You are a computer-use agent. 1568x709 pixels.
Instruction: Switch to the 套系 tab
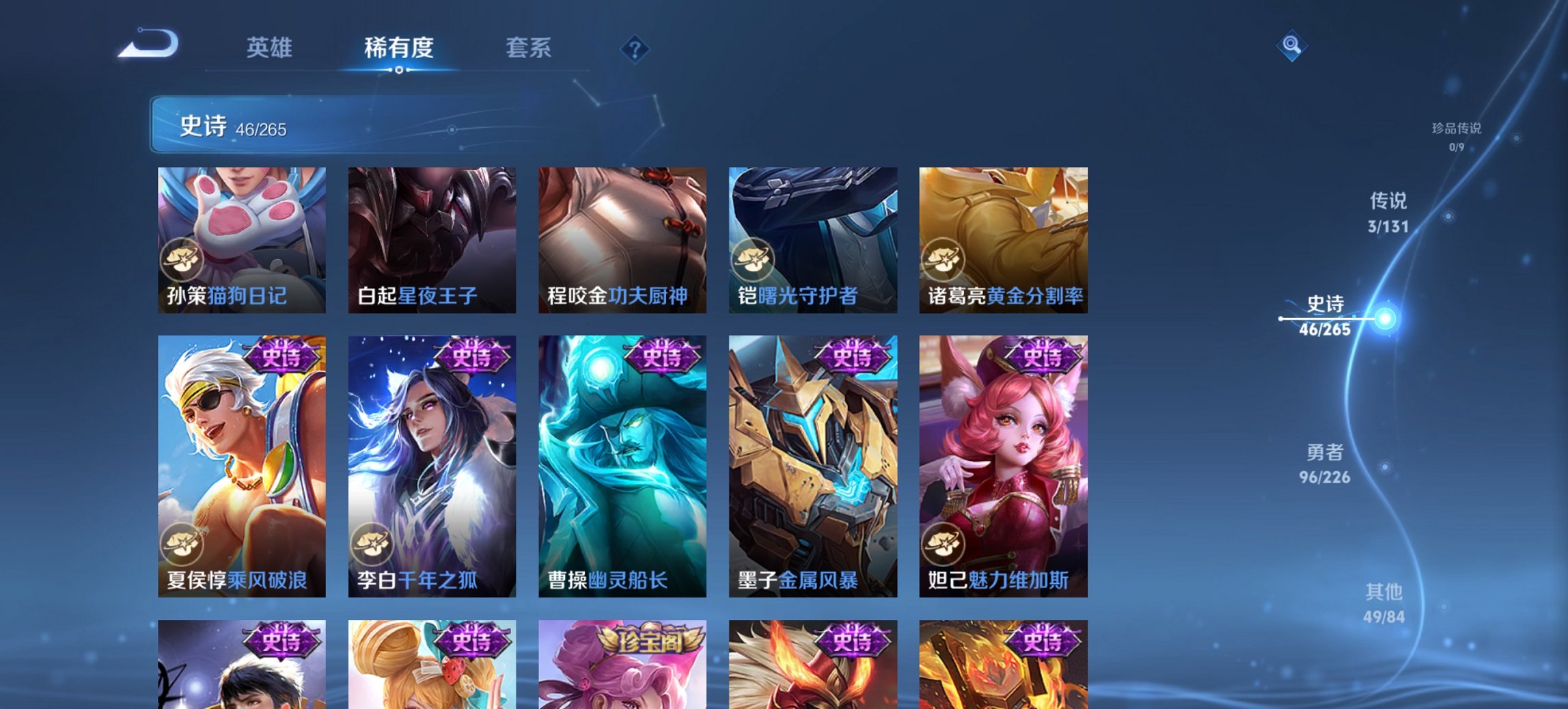pyautogui.click(x=529, y=48)
